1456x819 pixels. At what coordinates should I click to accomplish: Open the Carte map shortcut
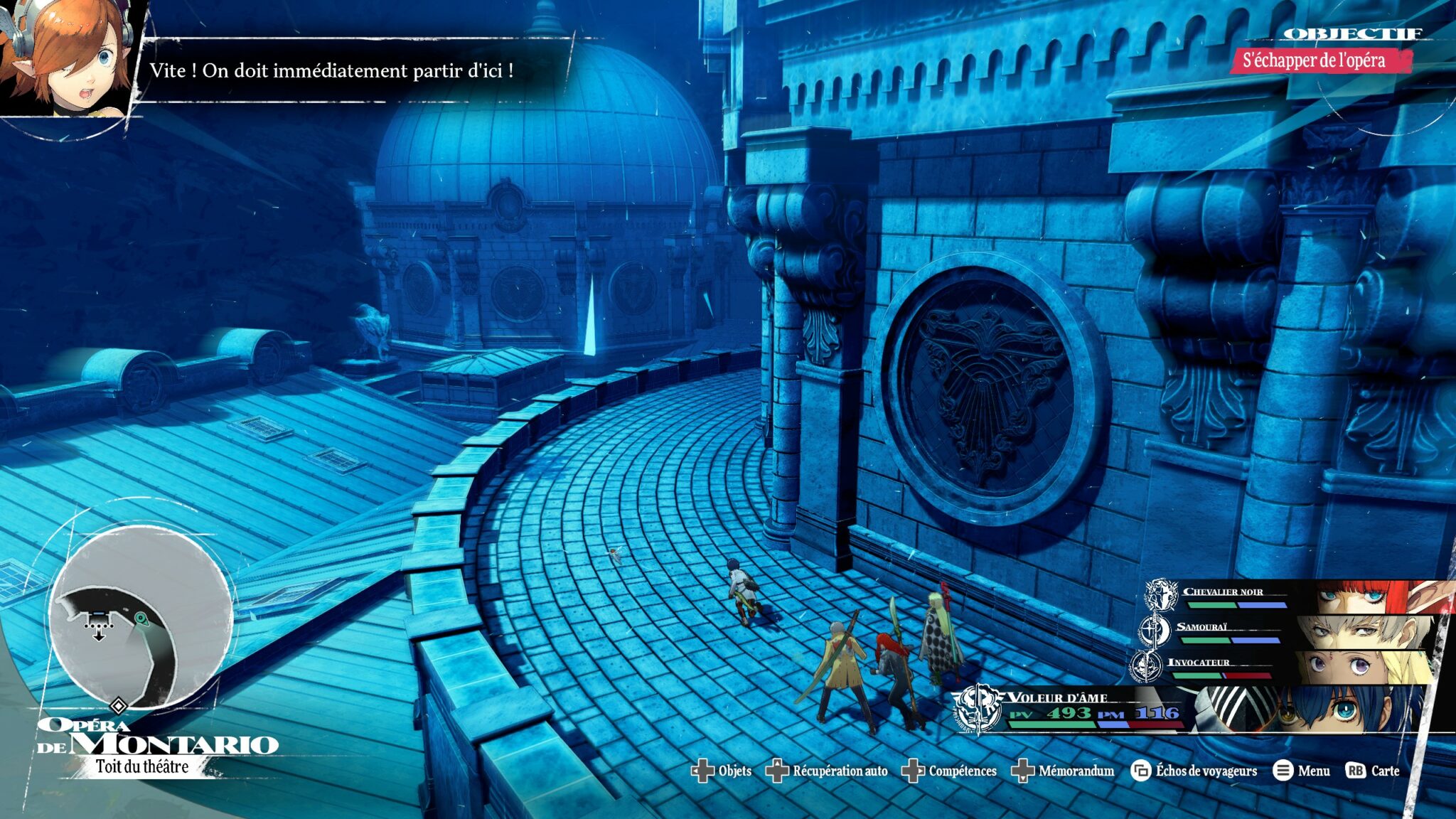coord(1373,771)
